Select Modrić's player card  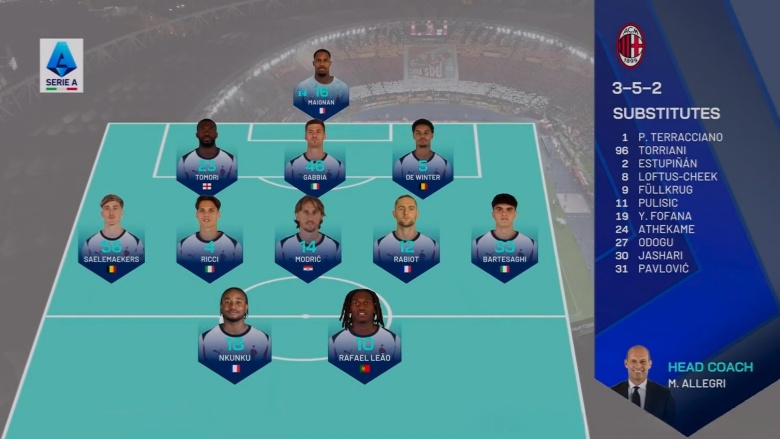point(308,240)
